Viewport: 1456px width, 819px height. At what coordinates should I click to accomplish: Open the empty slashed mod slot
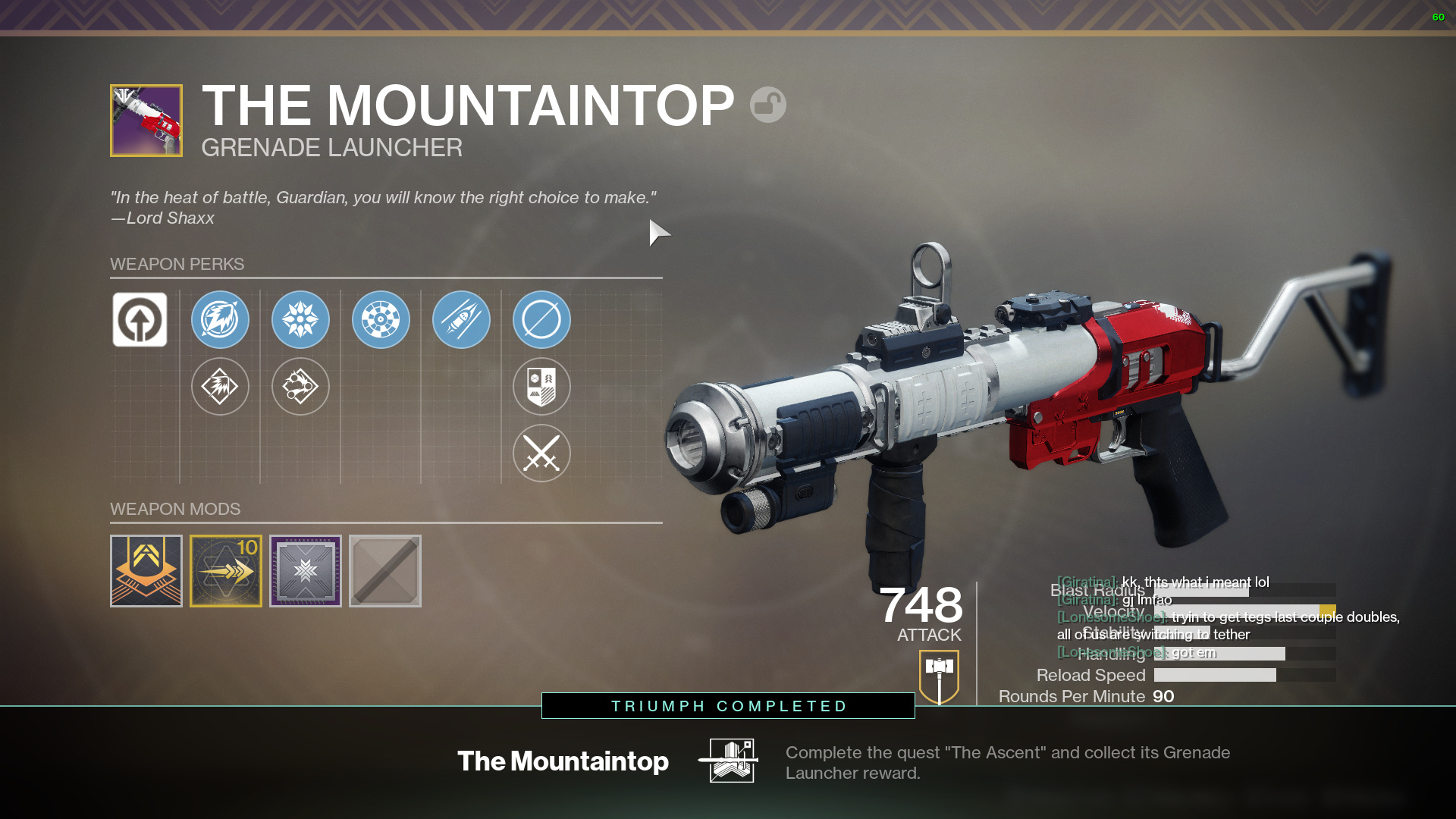[385, 571]
